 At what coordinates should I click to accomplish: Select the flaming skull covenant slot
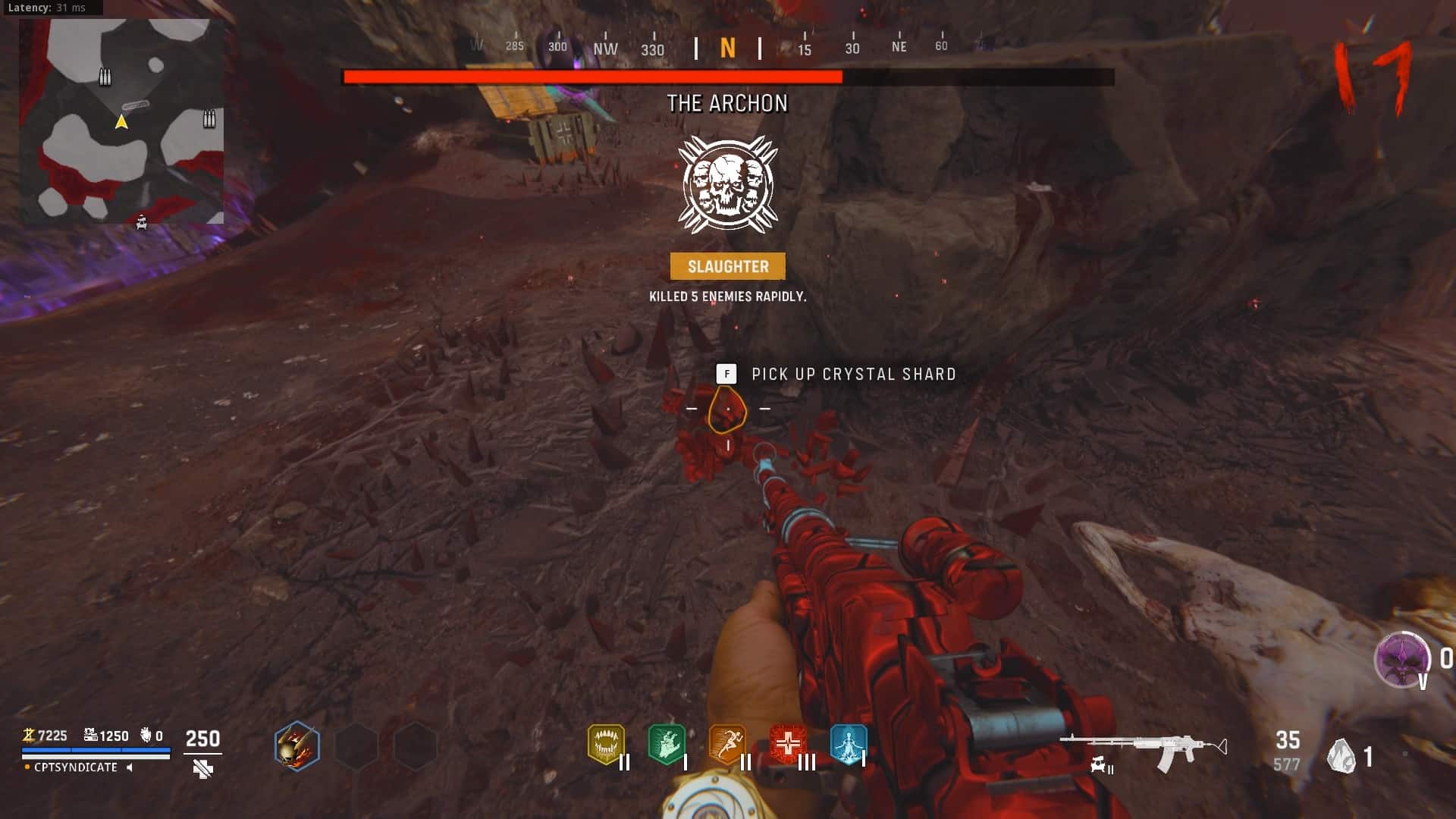pos(297,745)
